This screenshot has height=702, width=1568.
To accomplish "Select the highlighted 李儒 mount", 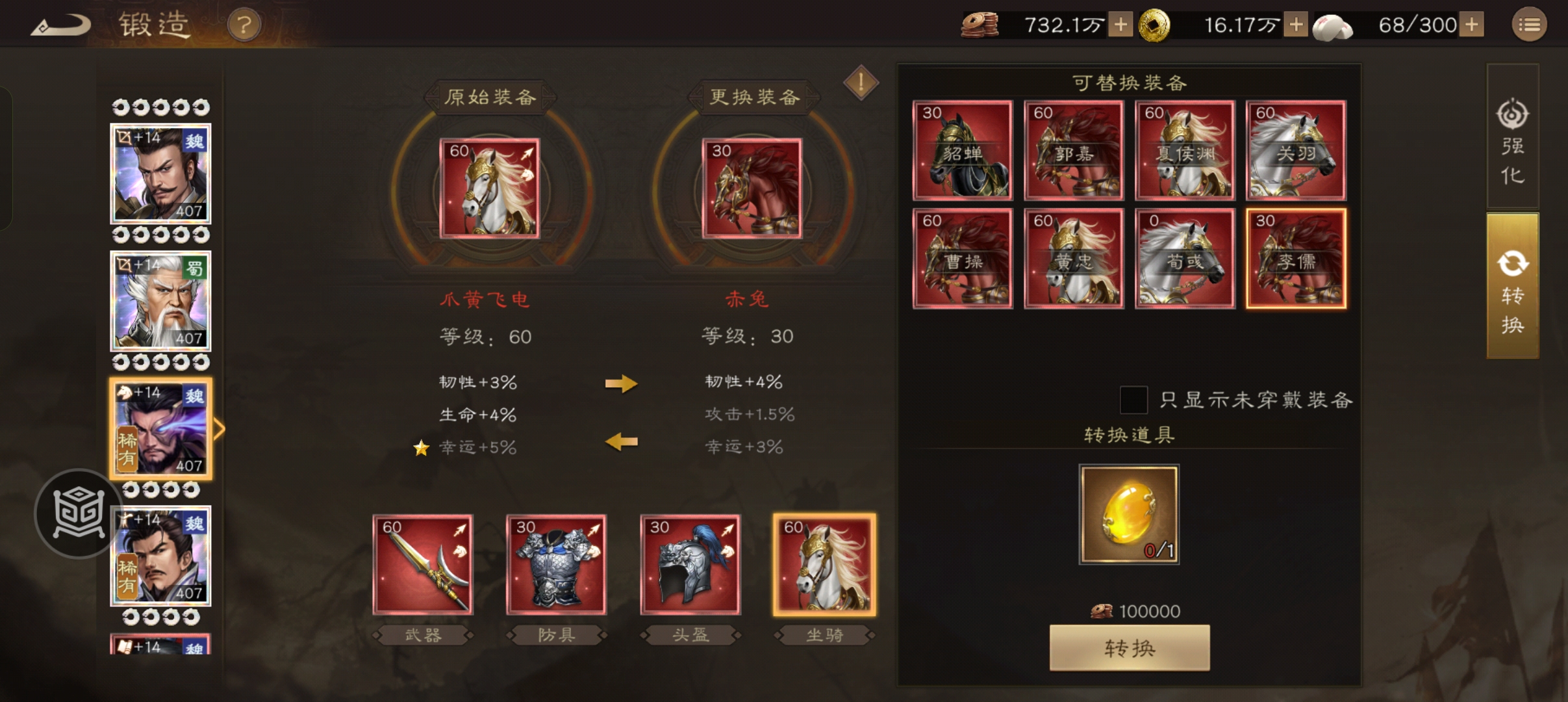I will pyautogui.click(x=1295, y=259).
